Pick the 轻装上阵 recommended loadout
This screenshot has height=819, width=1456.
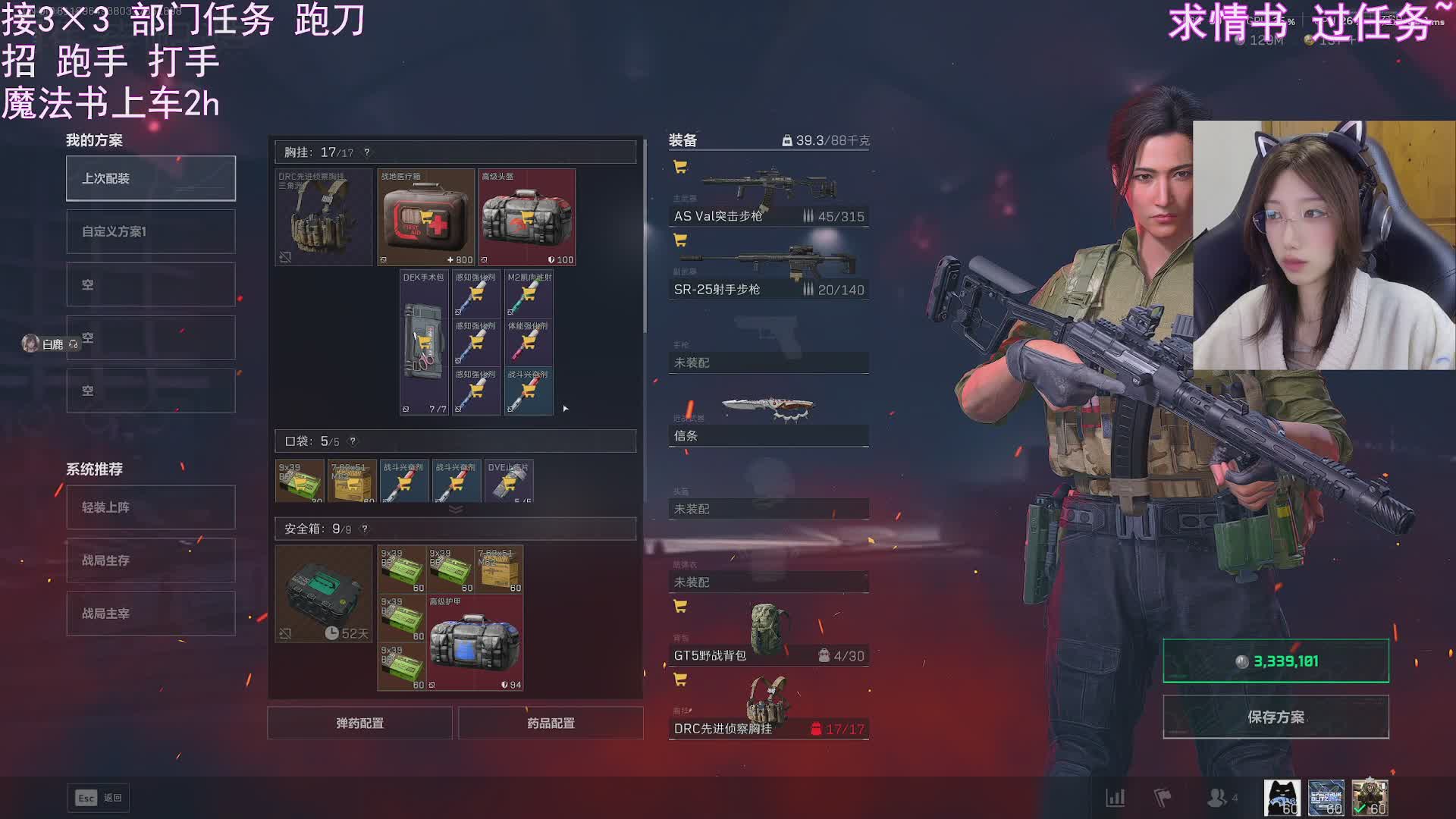(151, 507)
